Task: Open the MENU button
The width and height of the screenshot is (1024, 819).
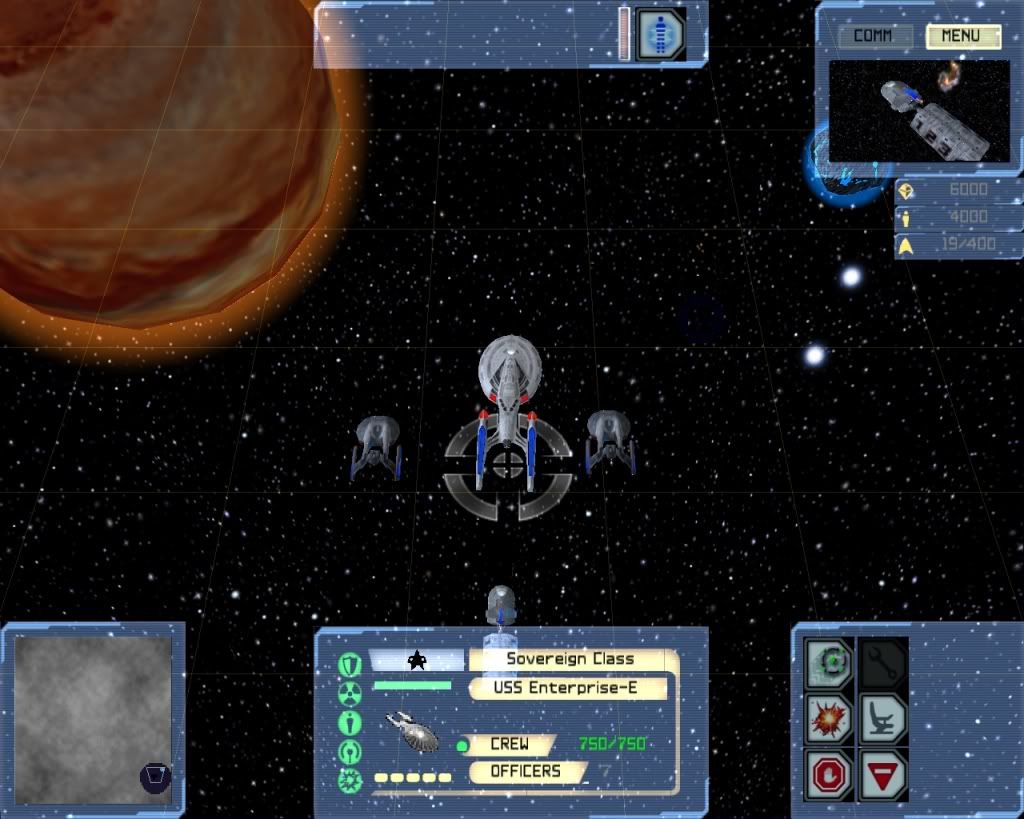Action: [963, 37]
